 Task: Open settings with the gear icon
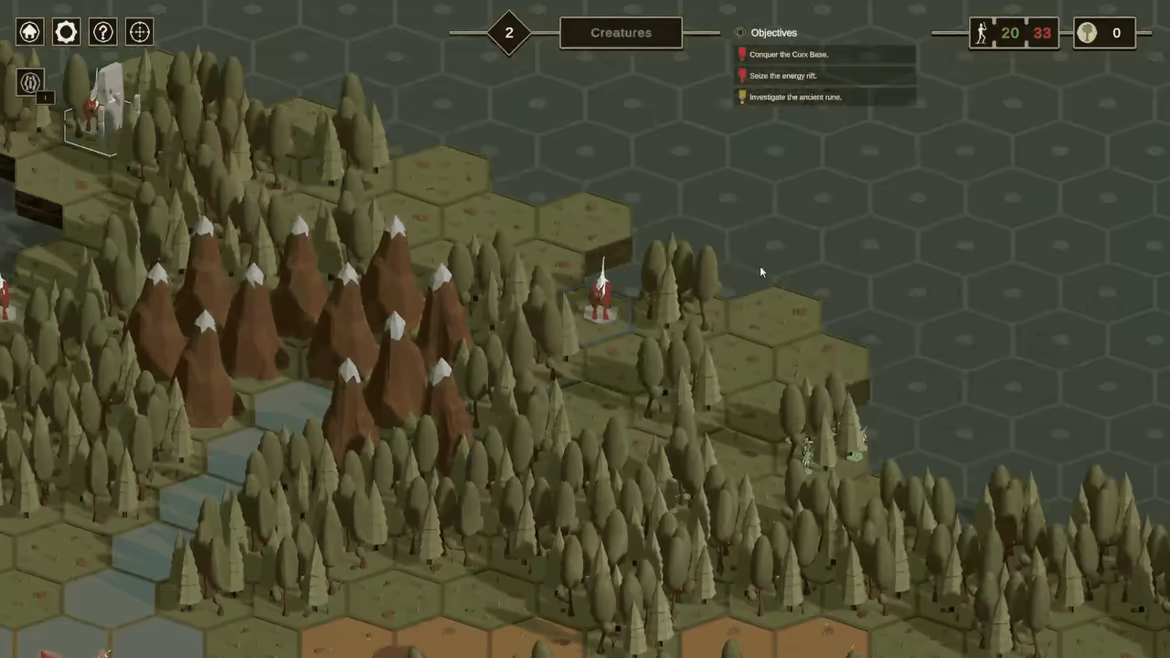click(x=66, y=32)
